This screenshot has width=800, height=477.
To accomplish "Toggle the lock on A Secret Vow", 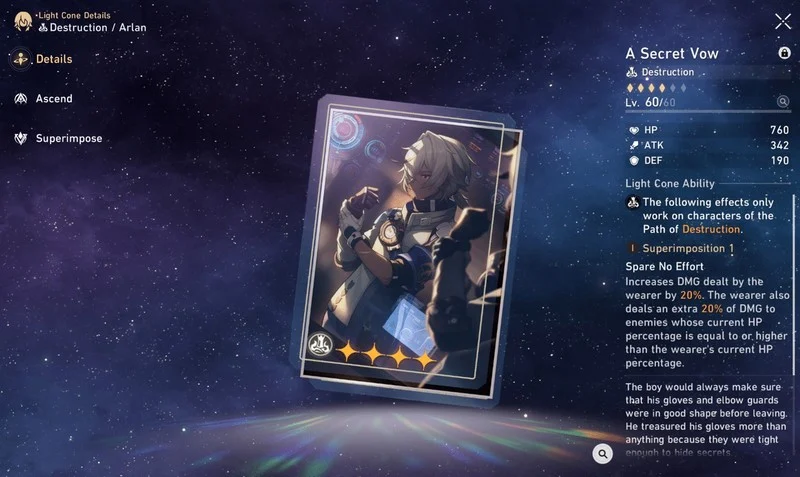I will click(784, 53).
